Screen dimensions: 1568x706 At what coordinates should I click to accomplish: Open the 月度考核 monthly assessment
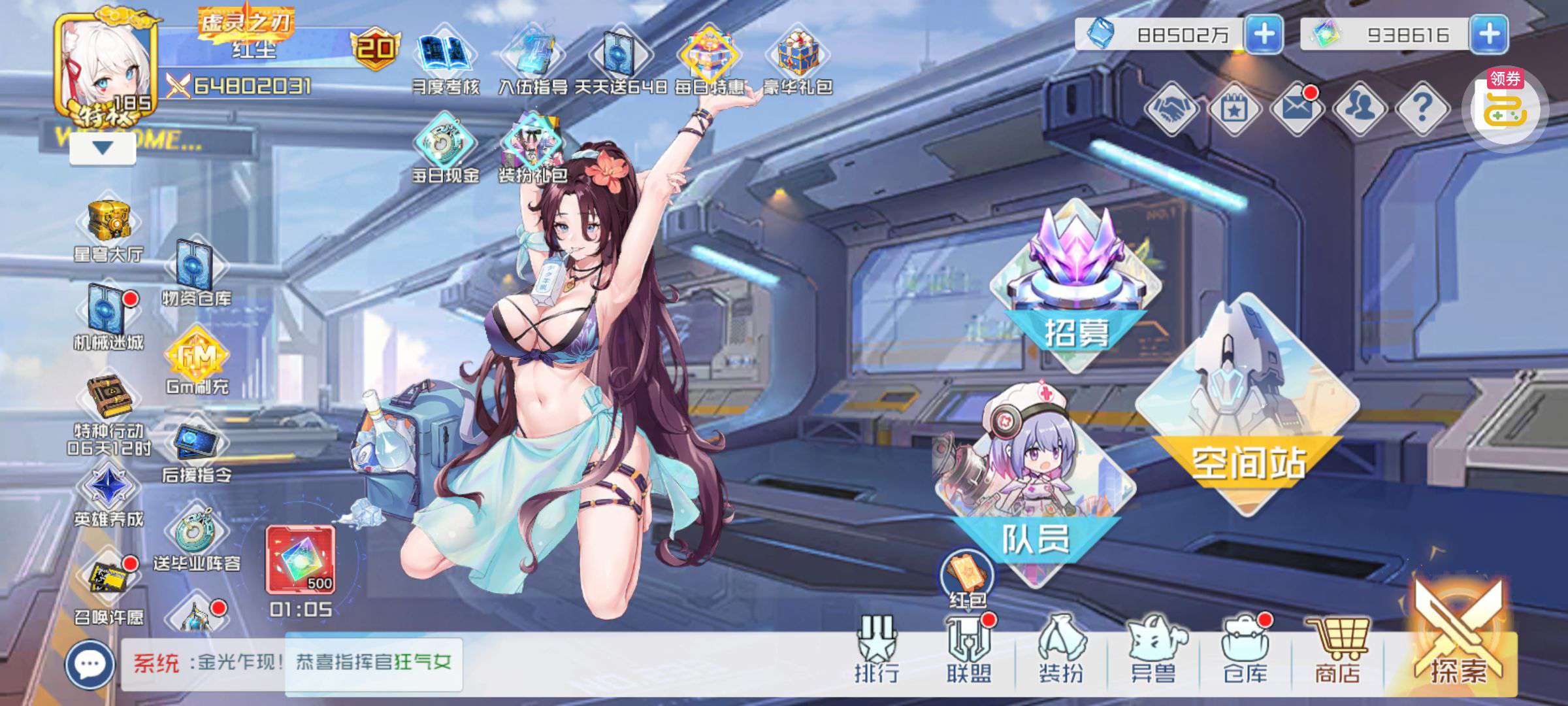[x=446, y=60]
